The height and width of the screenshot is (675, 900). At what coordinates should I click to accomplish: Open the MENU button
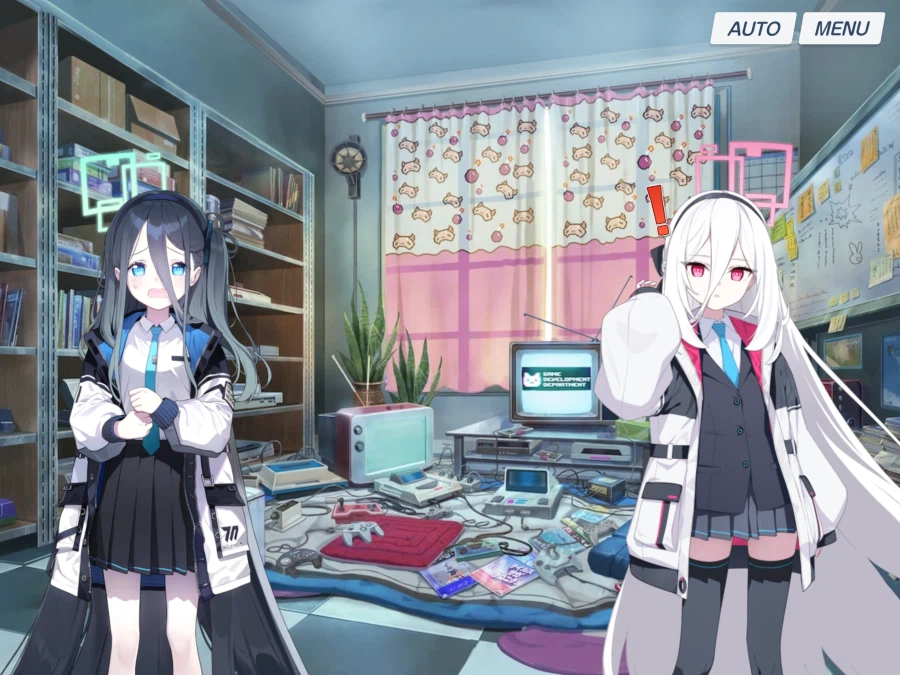pos(841,28)
